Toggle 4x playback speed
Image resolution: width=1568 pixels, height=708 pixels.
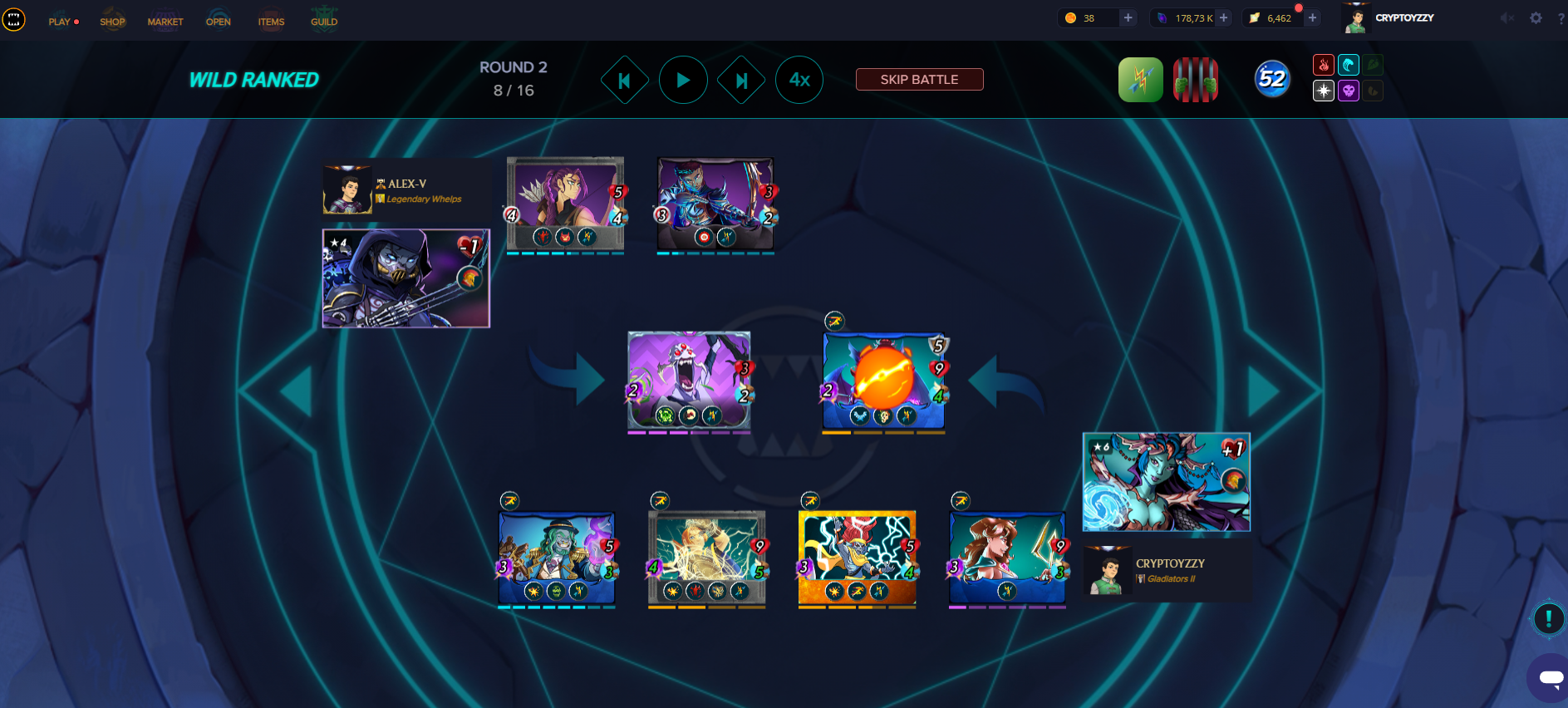pyautogui.click(x=799, y=80)
